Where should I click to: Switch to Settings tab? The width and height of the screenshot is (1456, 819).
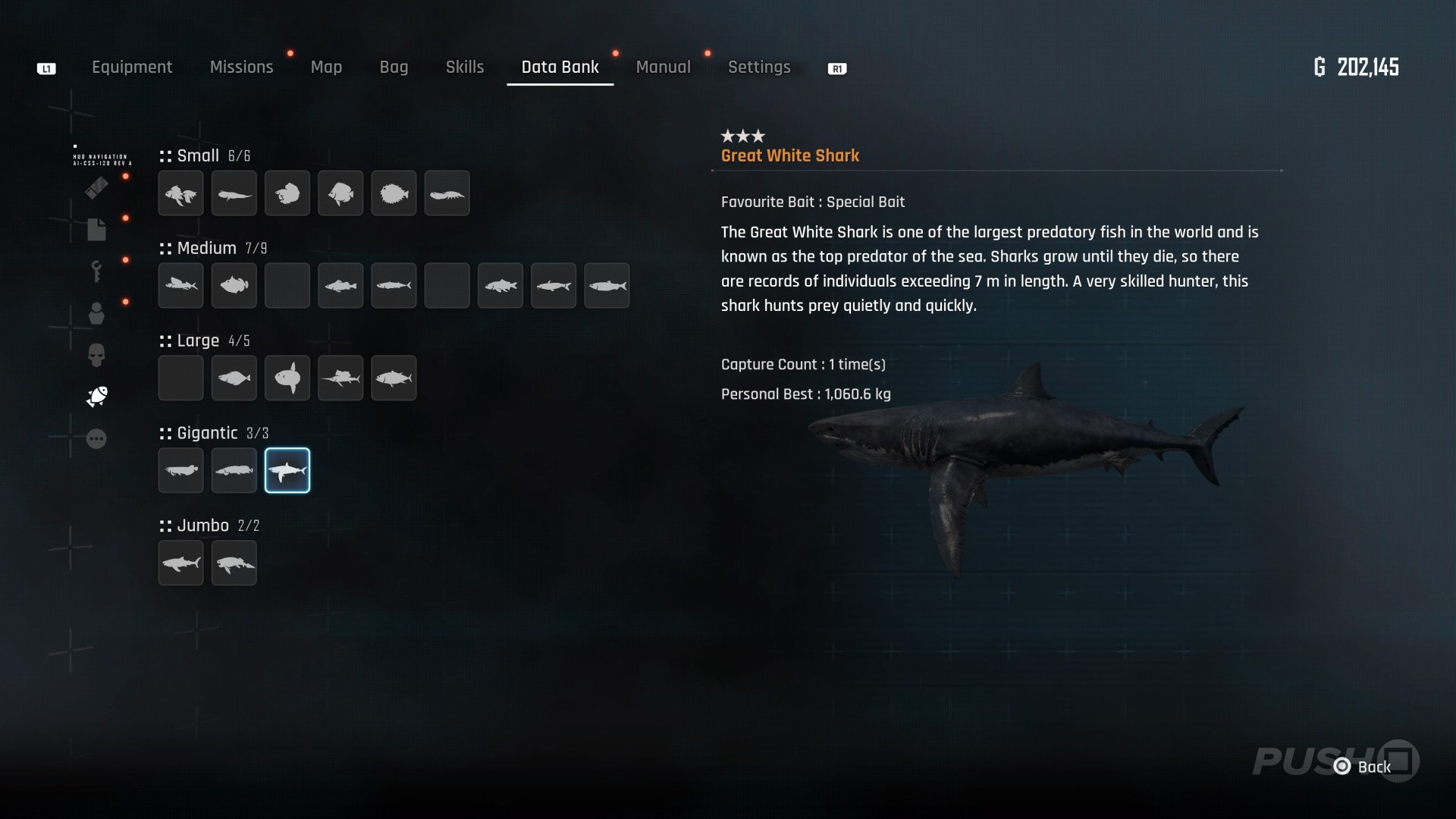759,67
